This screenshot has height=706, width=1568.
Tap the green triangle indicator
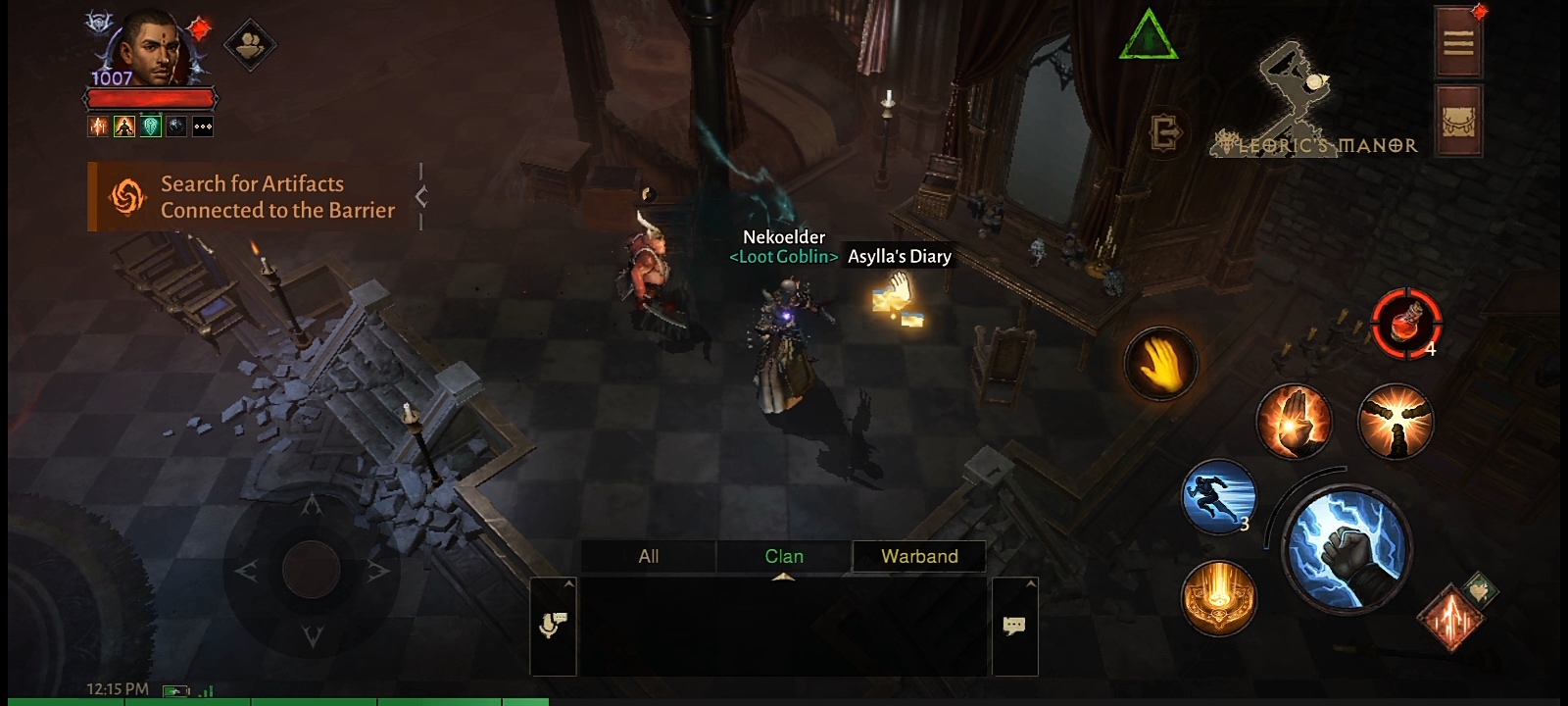click(x=1148, y=36)
